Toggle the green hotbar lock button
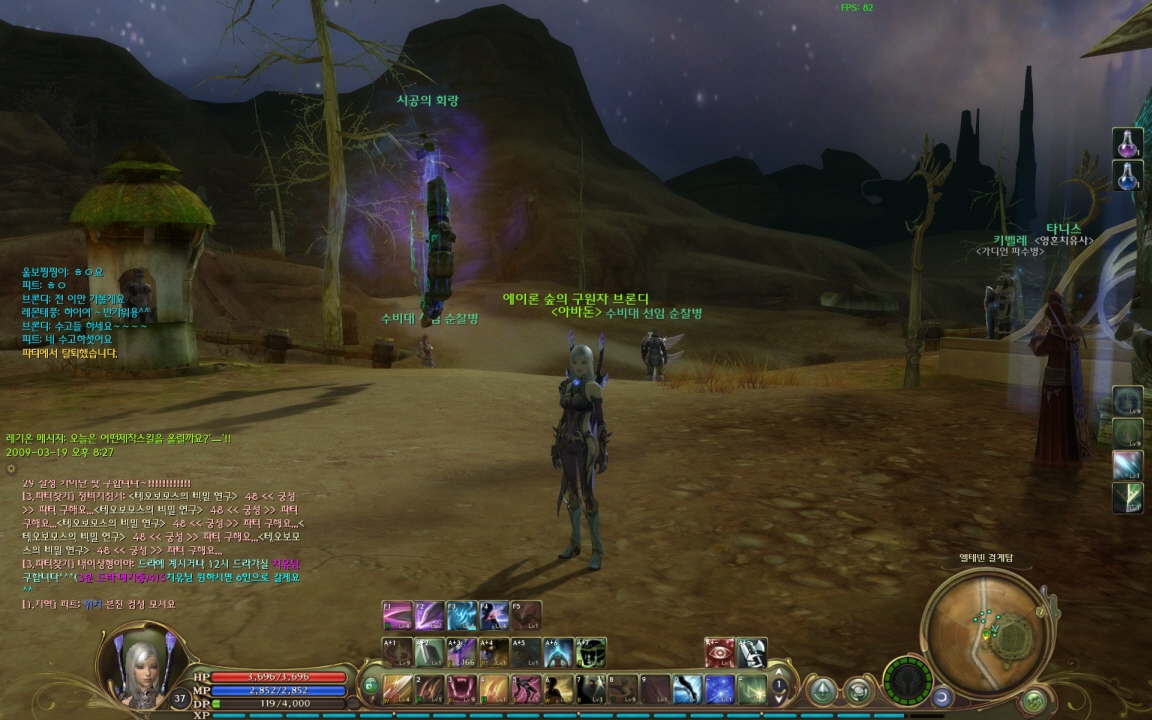Screen dimensions: 1152x720 pyautogui.click(x=371, y=686)
